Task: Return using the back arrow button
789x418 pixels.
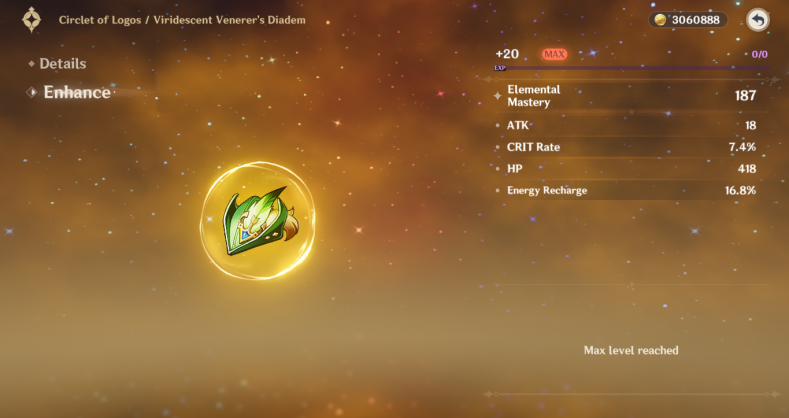Action: tap(758, 19)
